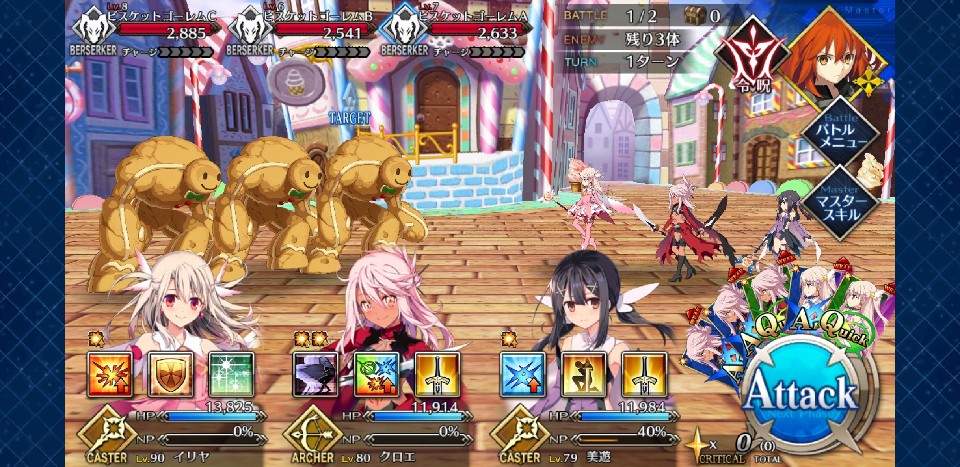Use Chloe's golden sword skill
The width and height of the screenshot is (960, 467).
click(437, 374)
